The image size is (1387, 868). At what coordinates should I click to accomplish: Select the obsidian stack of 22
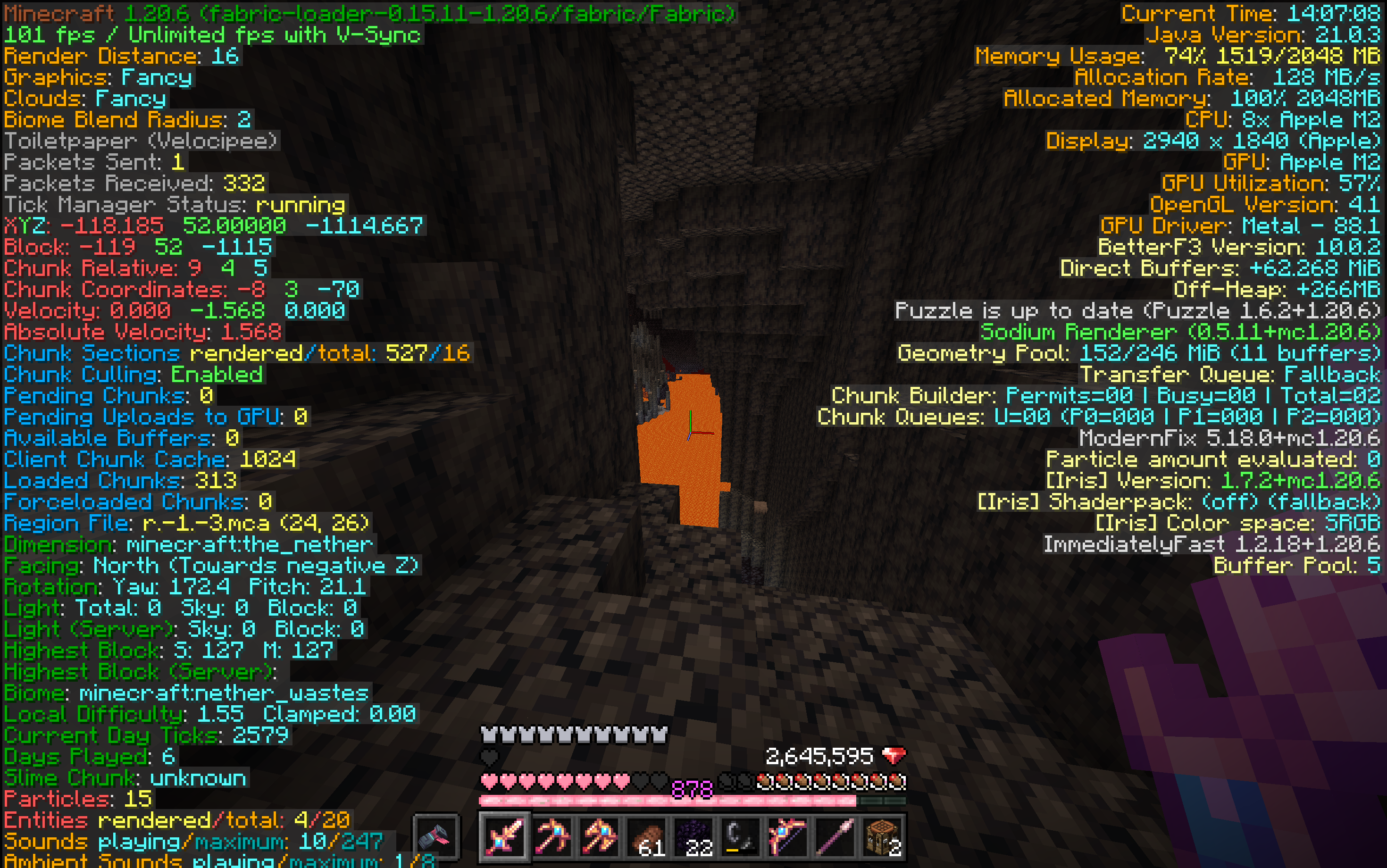tap(693, 837)
